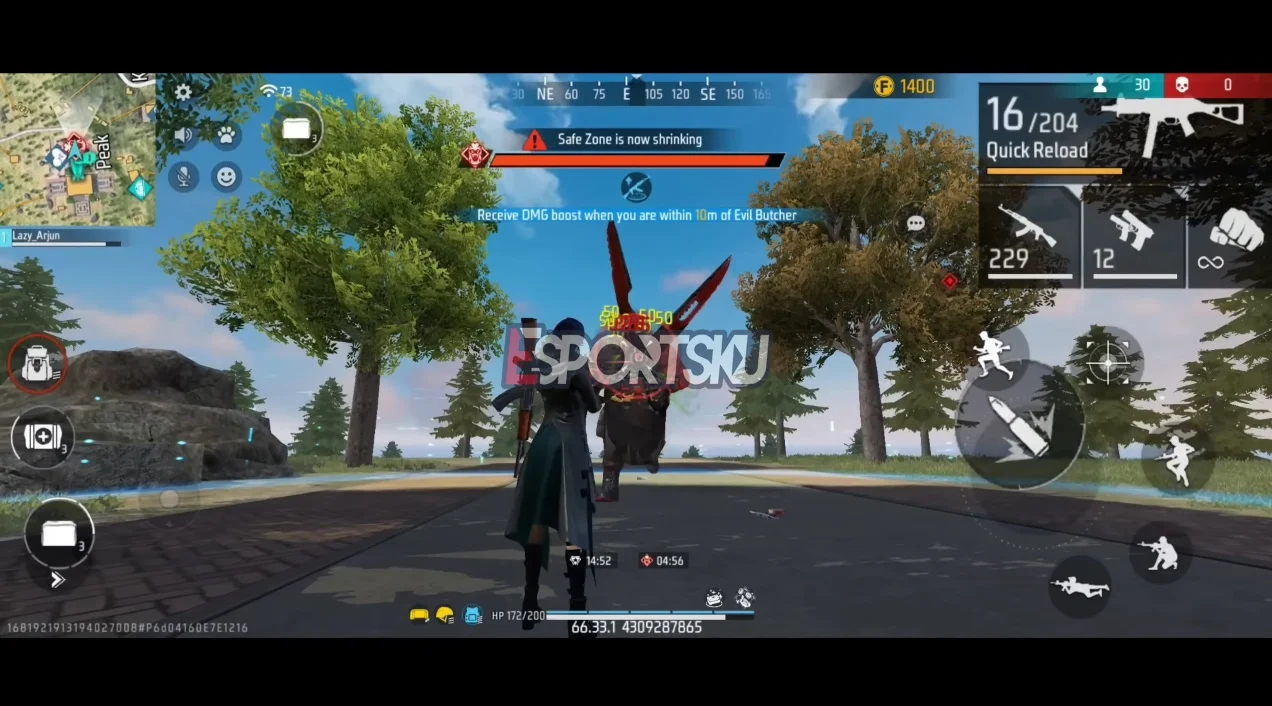1272x706 pixels.
Task: Open settings with the gear icon
Action: pyautogui.click(x=183, y=92)
